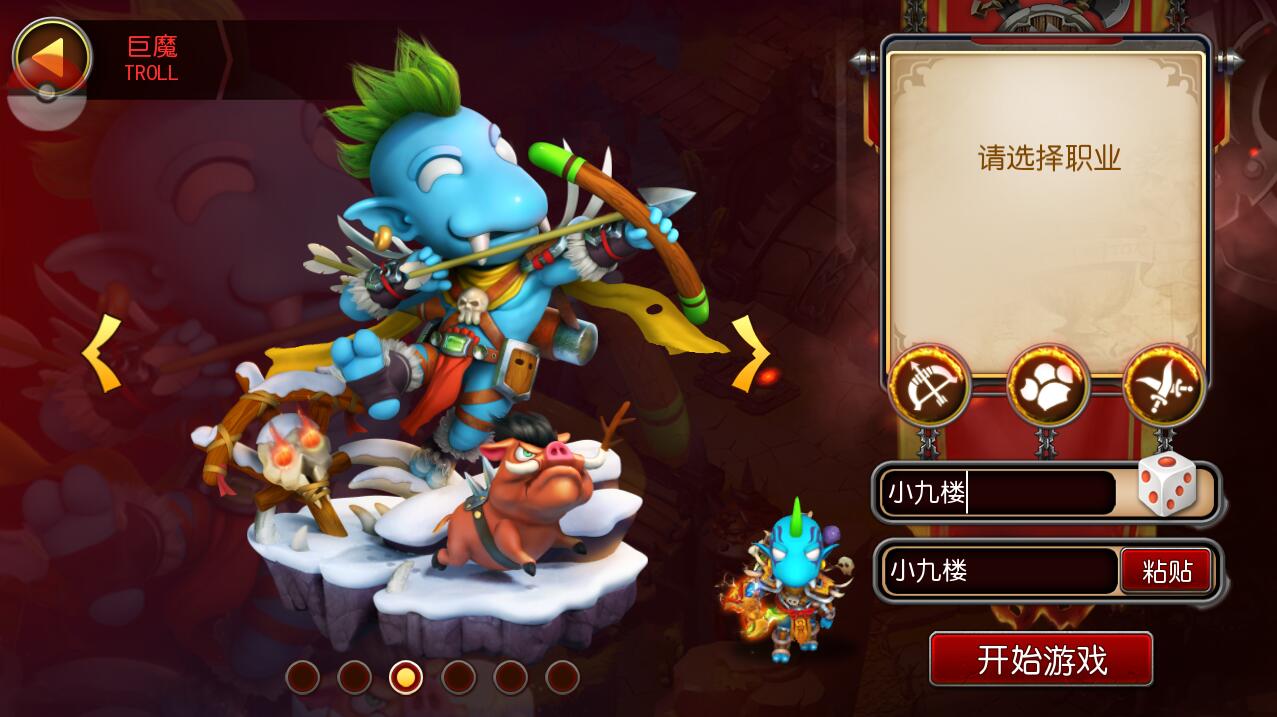Screen dimensions: 1277x717
Task: Pick the crossed daggers class icon
Action: click(1164, 385)
